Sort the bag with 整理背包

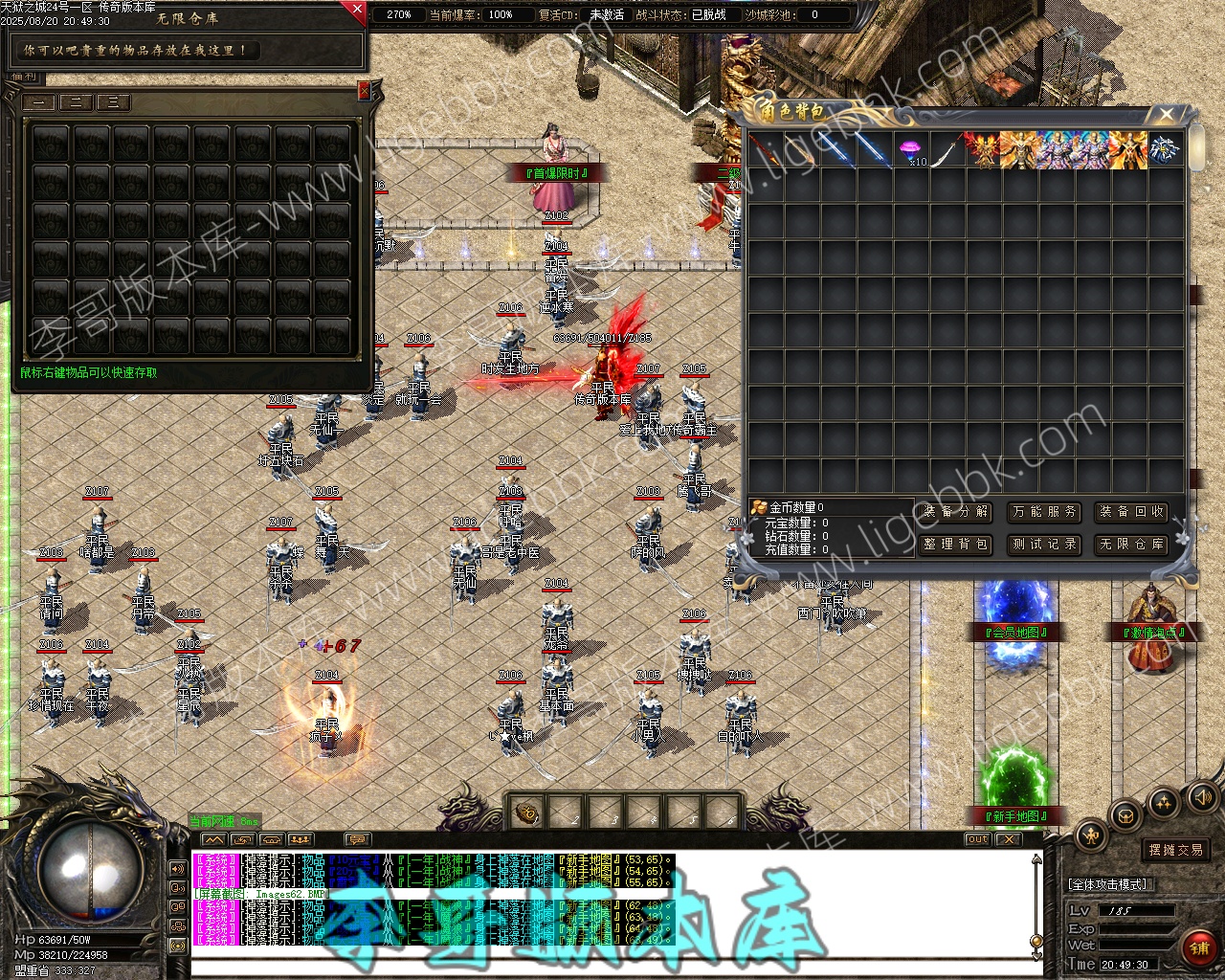[957, 544]
